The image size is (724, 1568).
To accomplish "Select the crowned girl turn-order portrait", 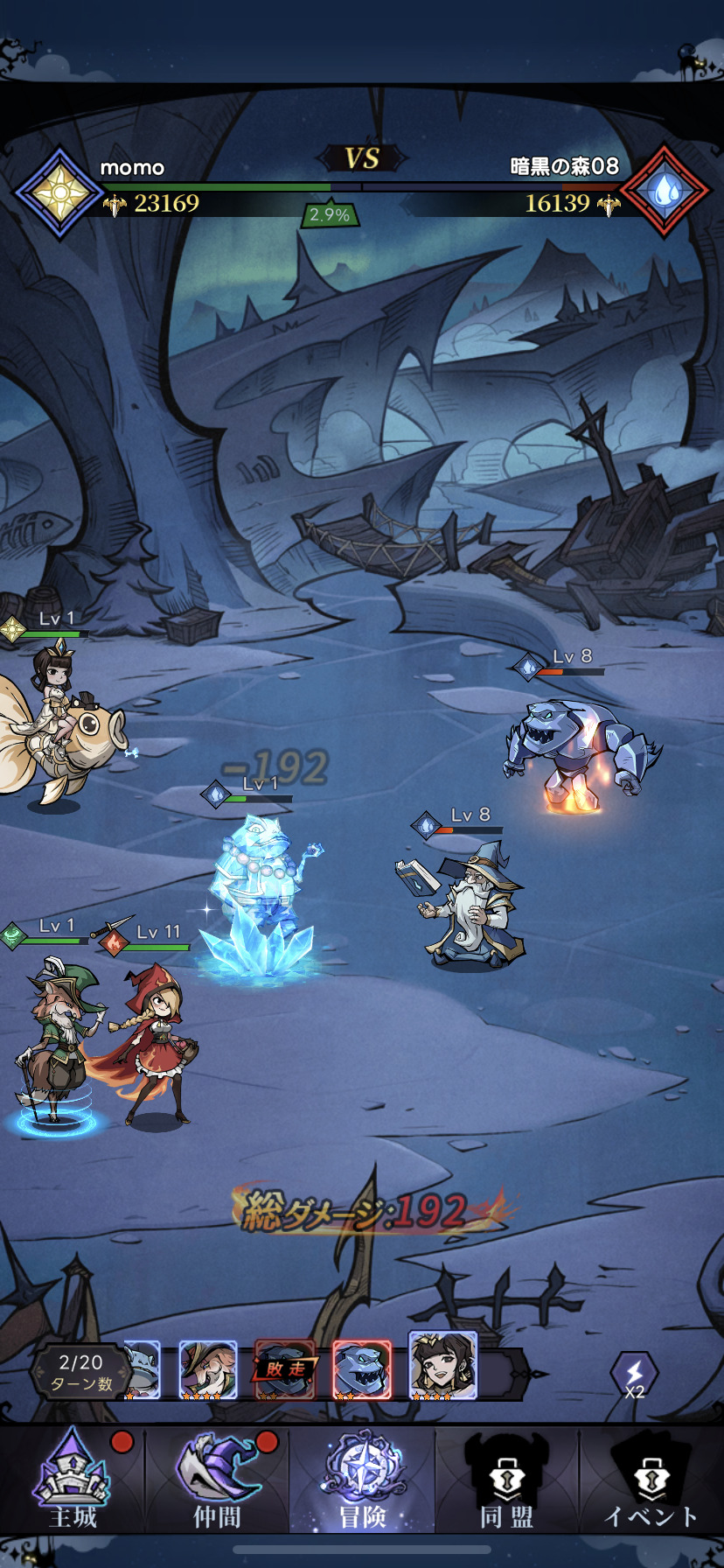I will [443, 1366].
